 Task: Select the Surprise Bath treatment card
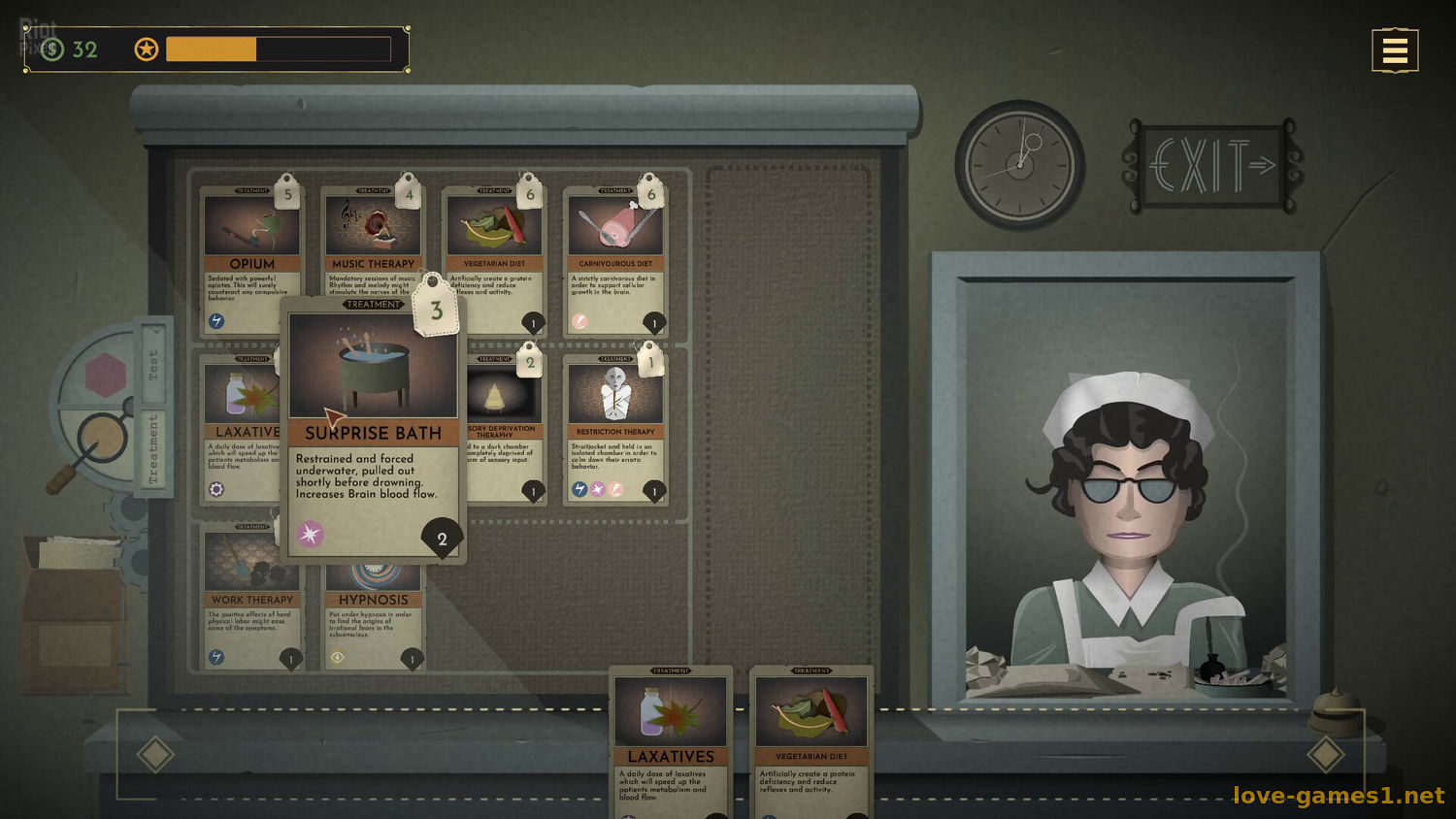[374, 427]
